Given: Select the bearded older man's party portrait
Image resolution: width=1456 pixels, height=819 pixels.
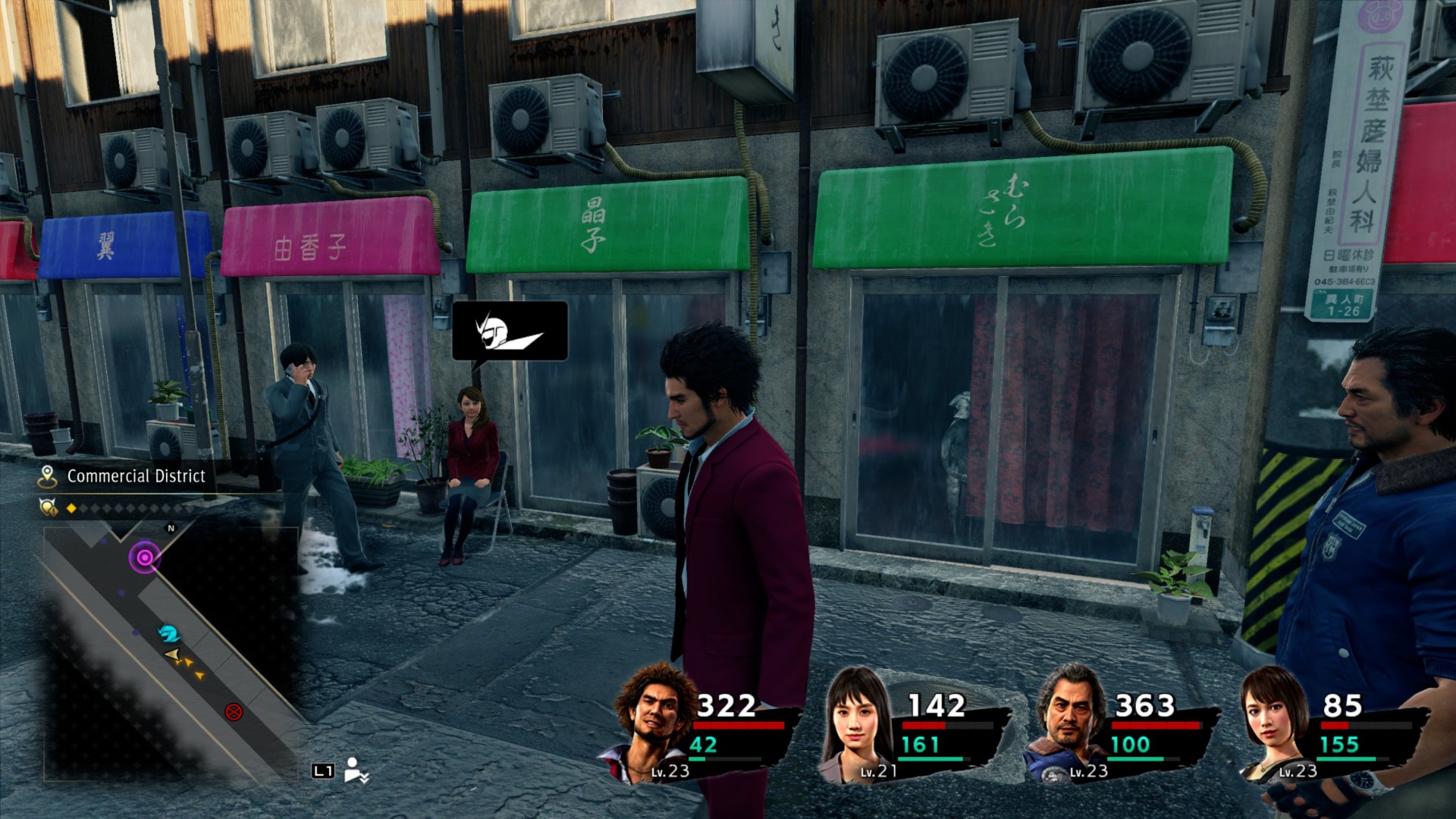Looking at the screenshot, I should [1068, 722].
